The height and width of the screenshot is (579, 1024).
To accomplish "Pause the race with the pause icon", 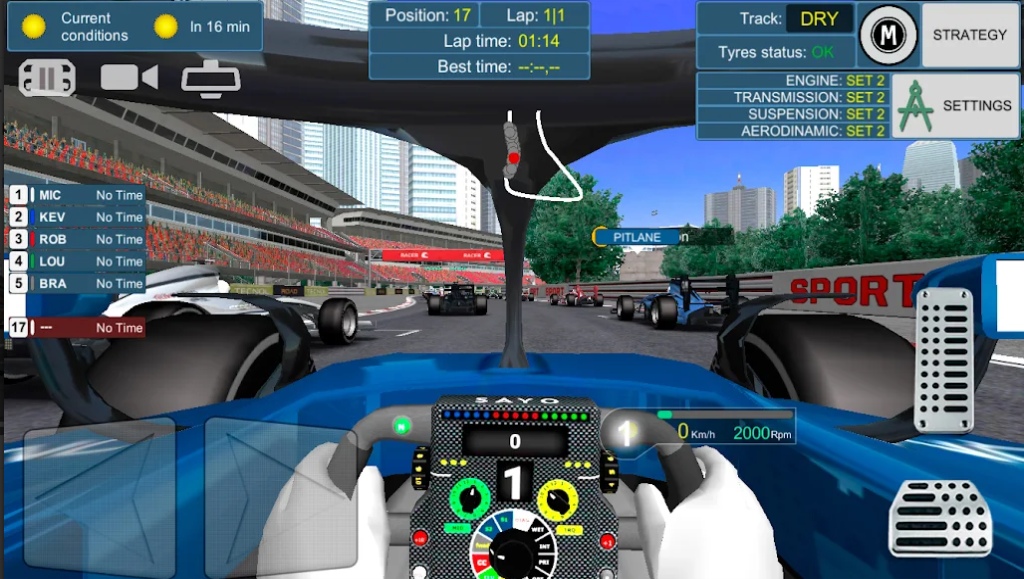I will (x=46, y=78).
